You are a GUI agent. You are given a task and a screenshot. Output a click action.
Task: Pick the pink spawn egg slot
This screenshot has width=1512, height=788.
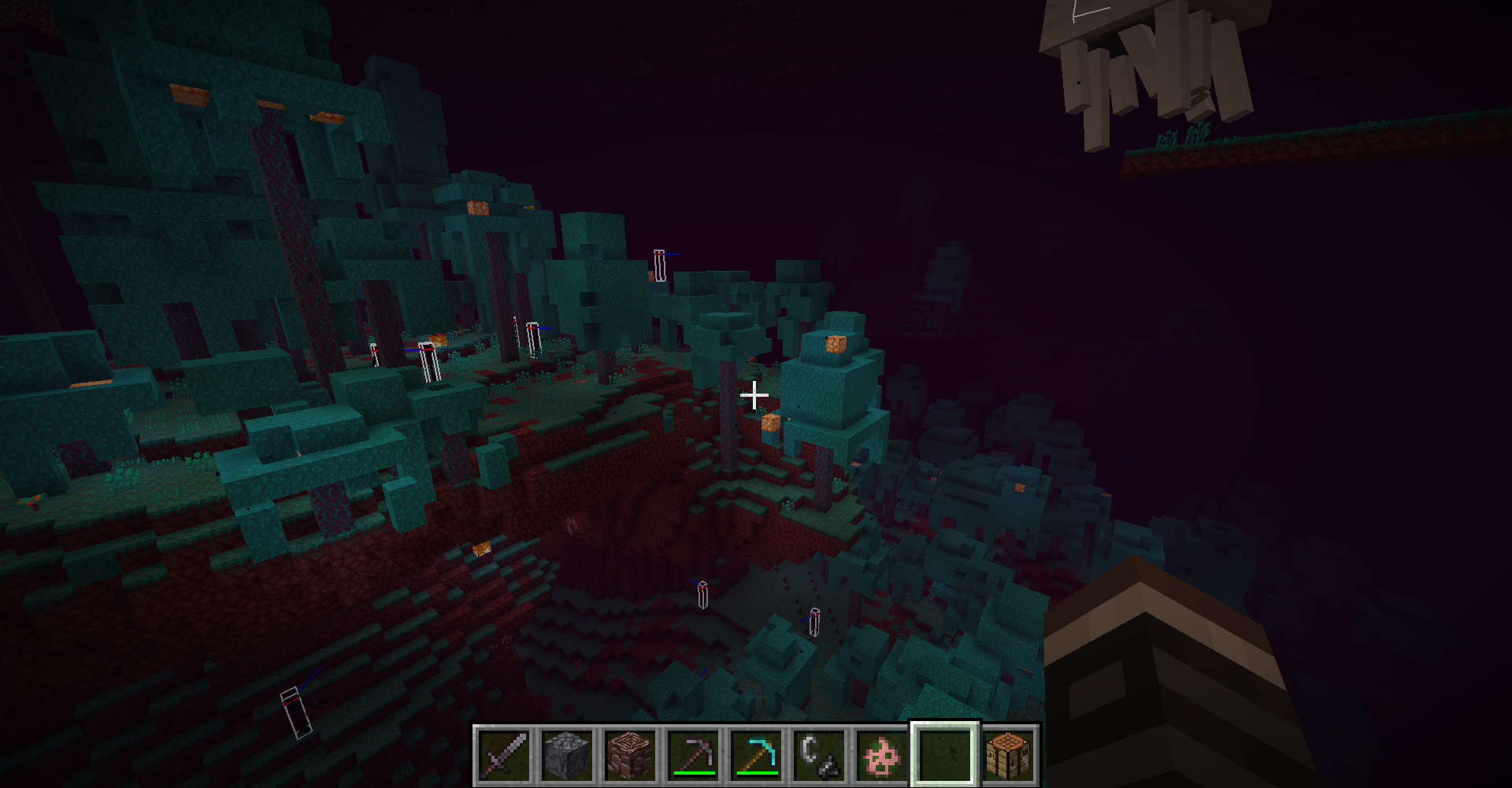(x=882, y=755)
